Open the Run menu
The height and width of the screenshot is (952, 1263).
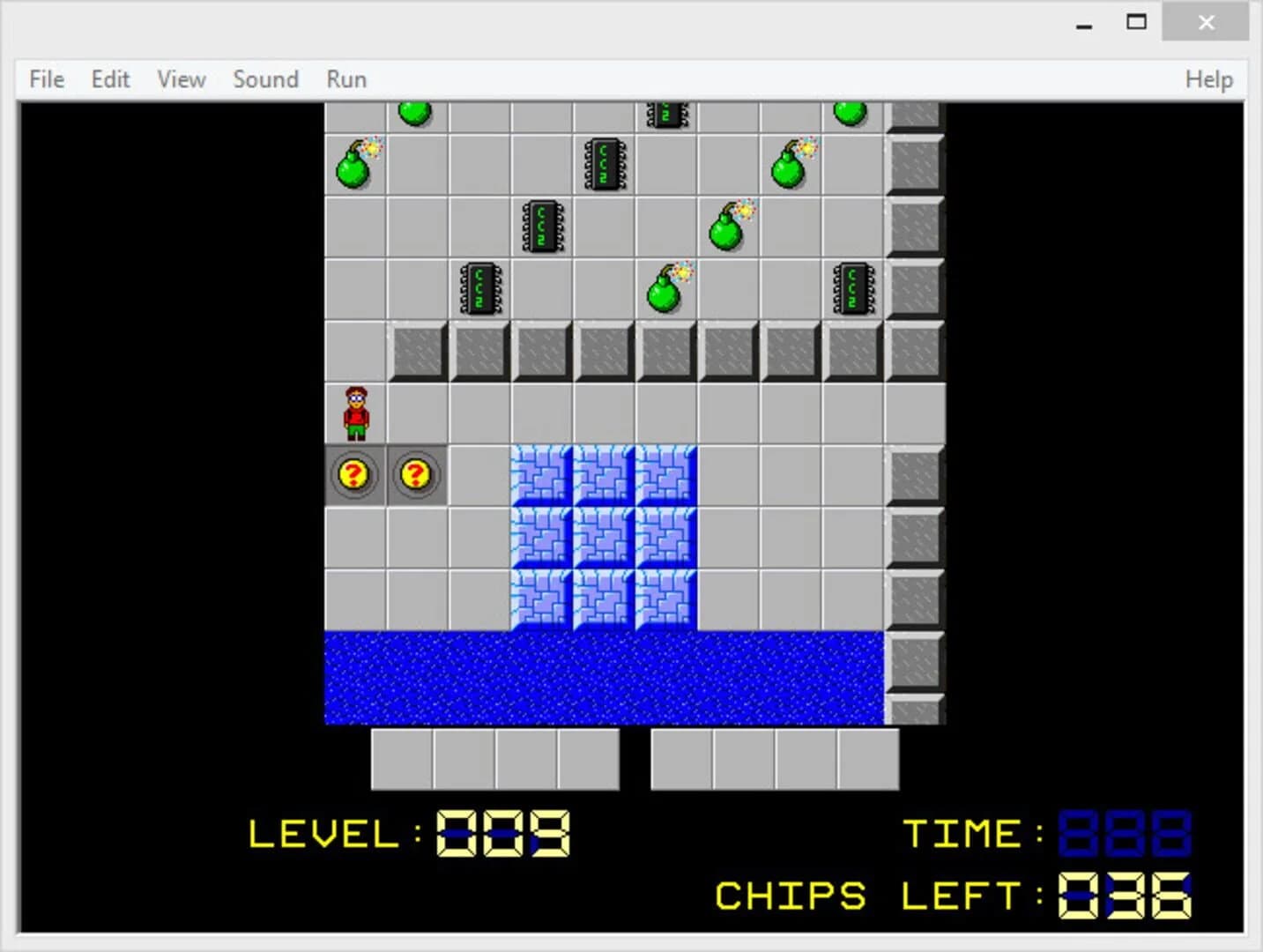click(x=345, y=79)
